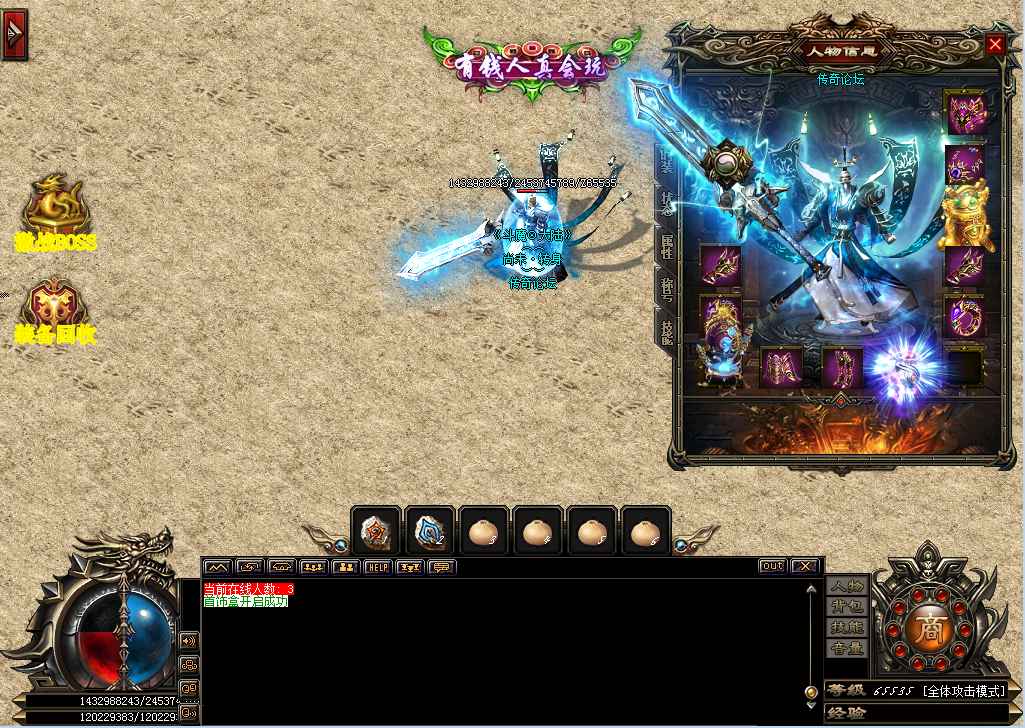
Task: Switch to the 状态 tab
Action: tap(667, 202)
